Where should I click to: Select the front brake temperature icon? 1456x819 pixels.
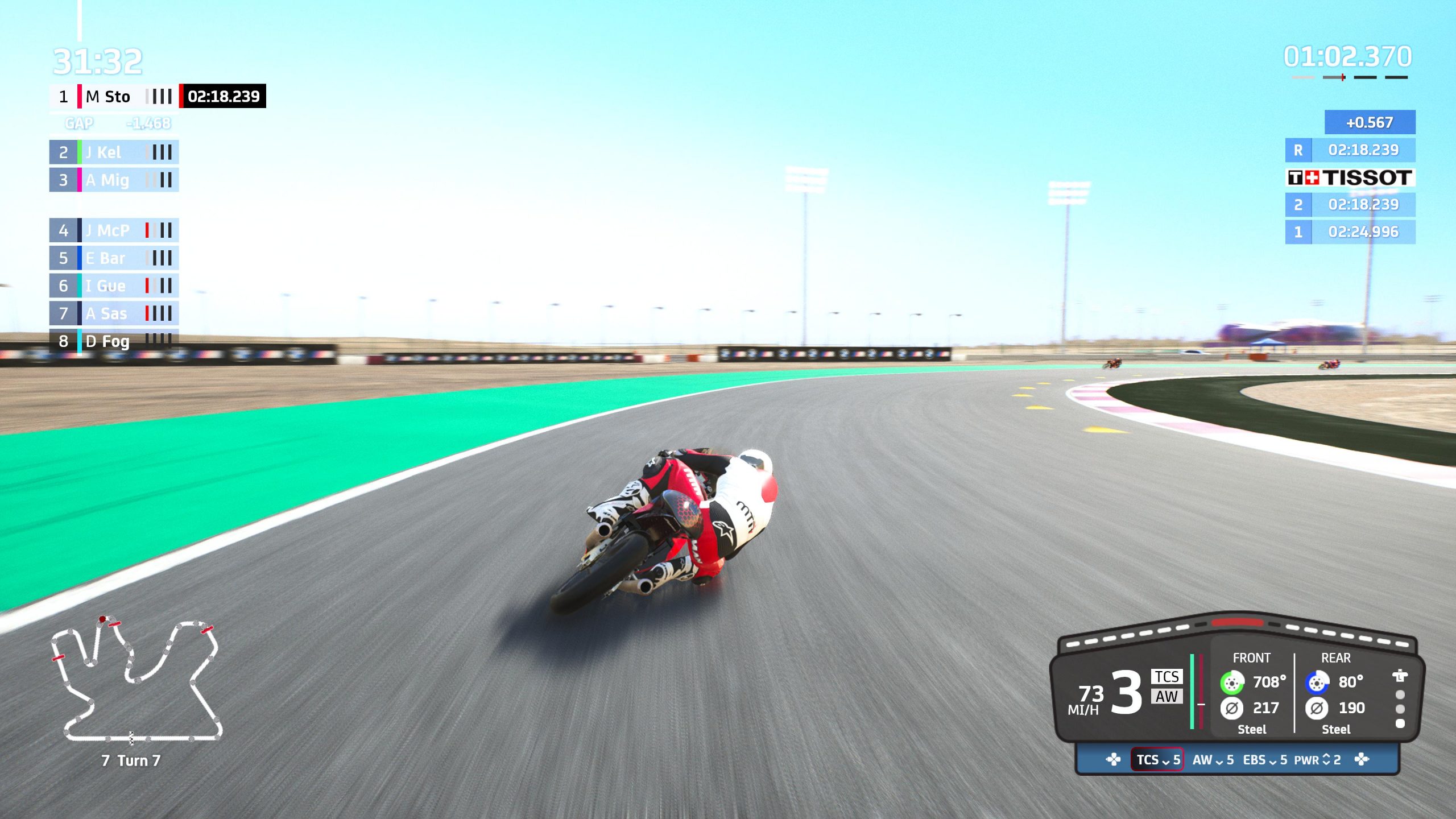click(1232, 683)
